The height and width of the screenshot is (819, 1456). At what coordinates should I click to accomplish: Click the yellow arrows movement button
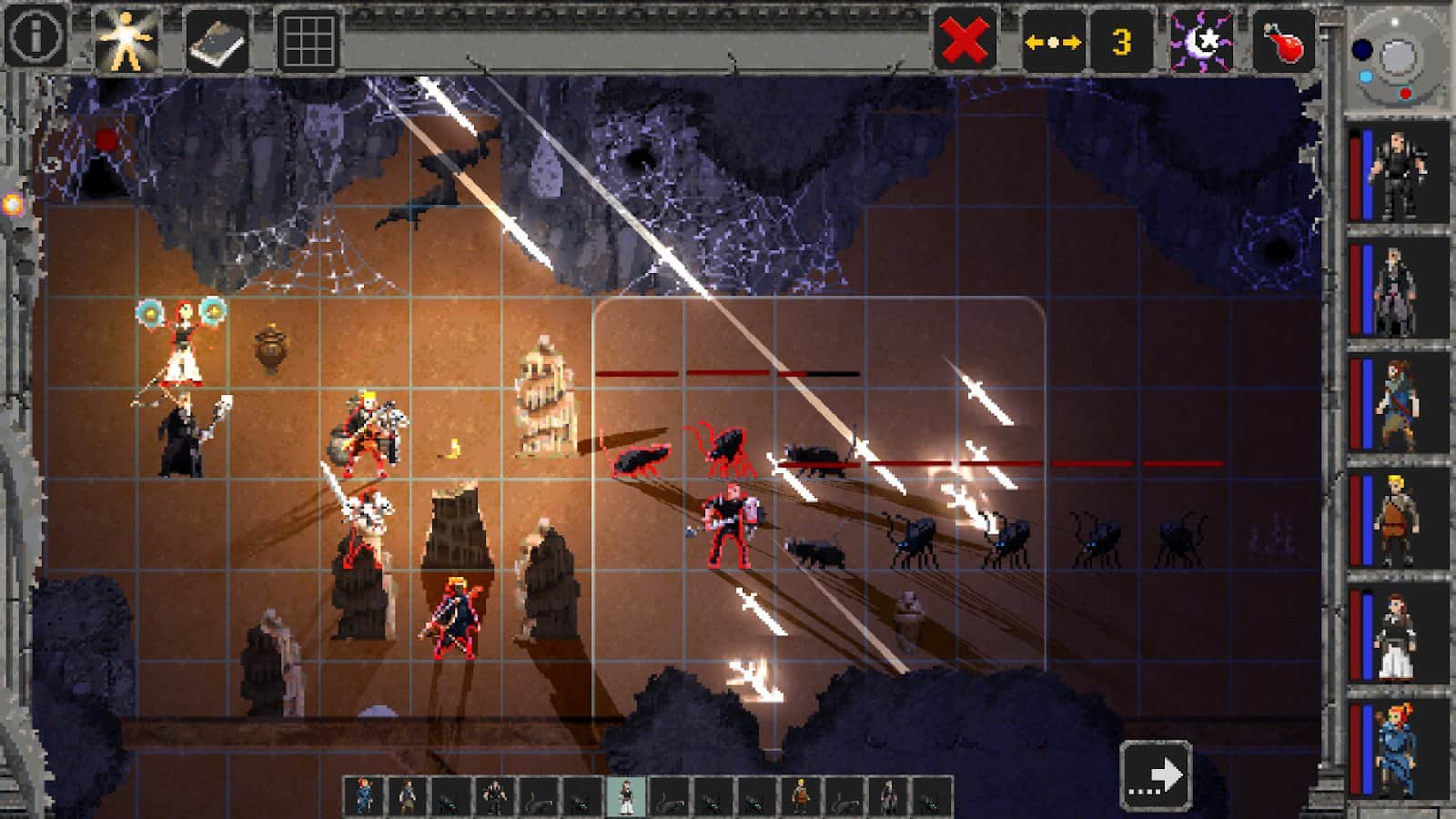tap(1053, 41)
